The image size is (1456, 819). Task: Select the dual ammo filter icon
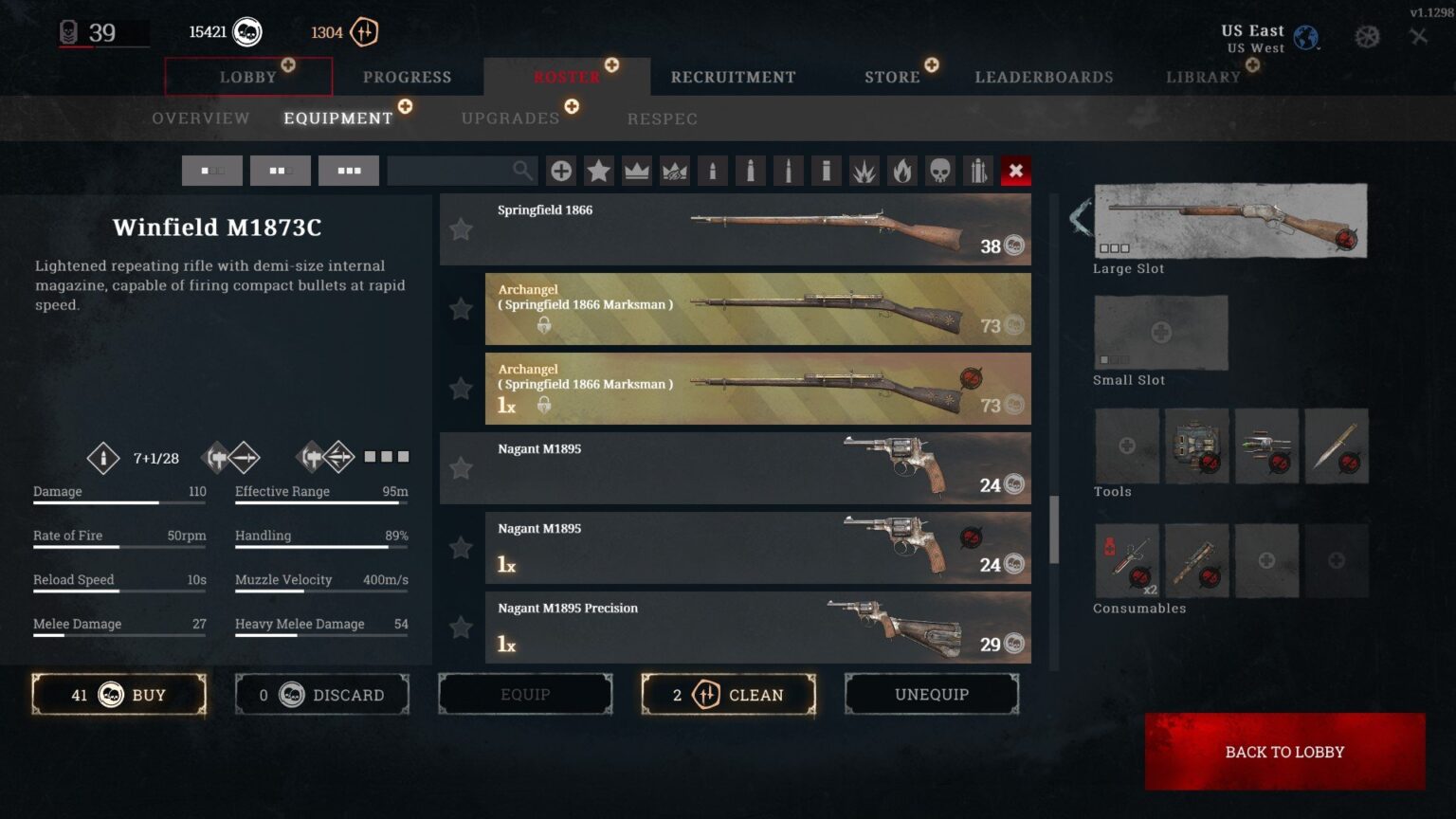click(x=977, y=171)
